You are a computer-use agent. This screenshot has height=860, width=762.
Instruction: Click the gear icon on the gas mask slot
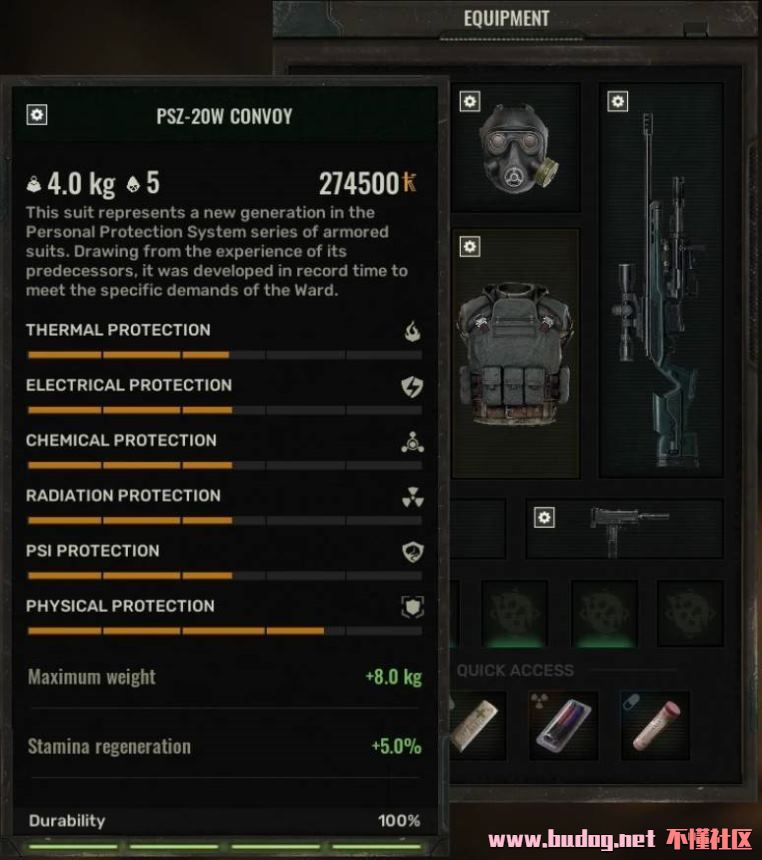point(470,101)
